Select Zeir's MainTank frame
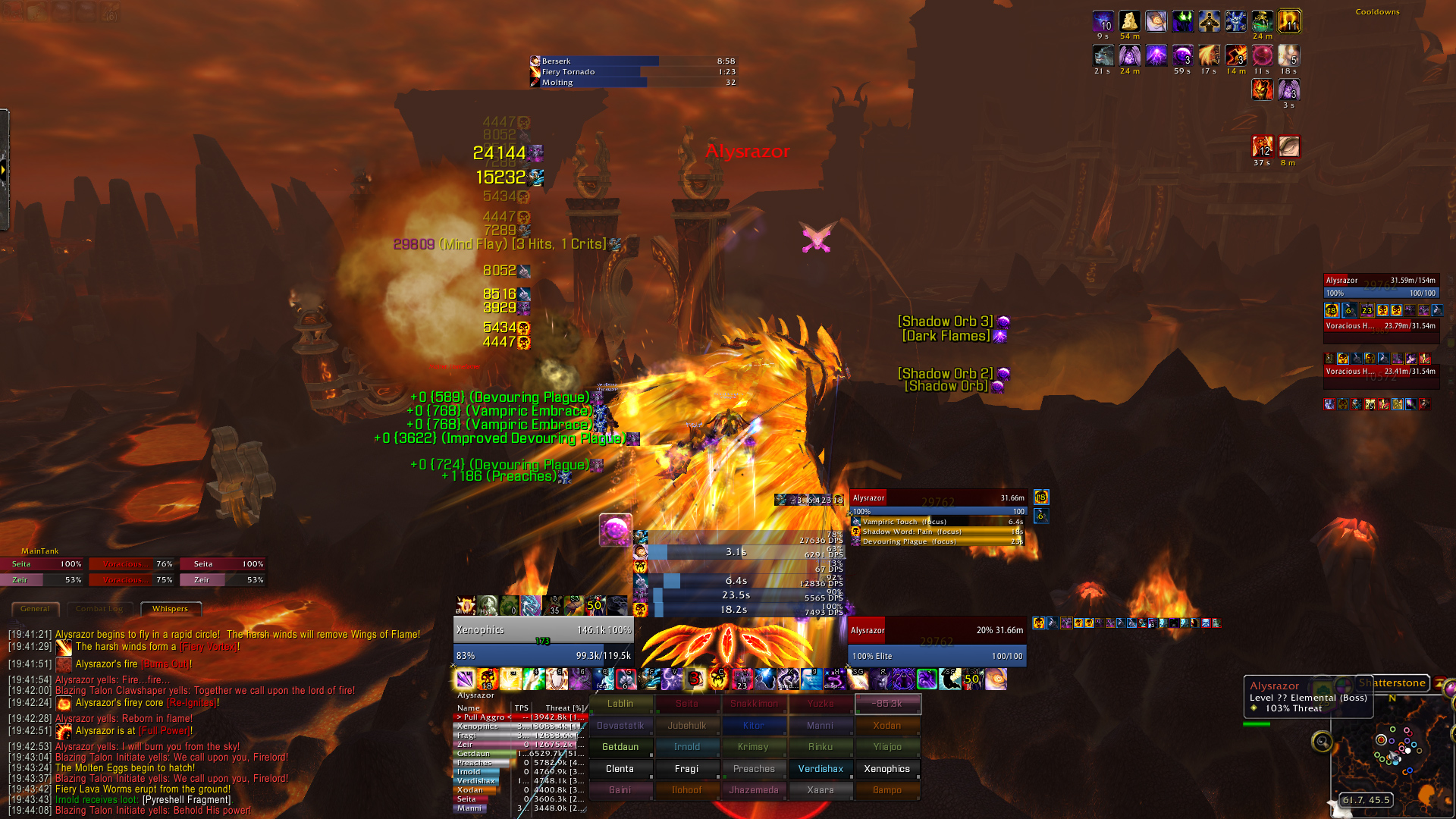1456x819 pixels. tap(42, 580)
